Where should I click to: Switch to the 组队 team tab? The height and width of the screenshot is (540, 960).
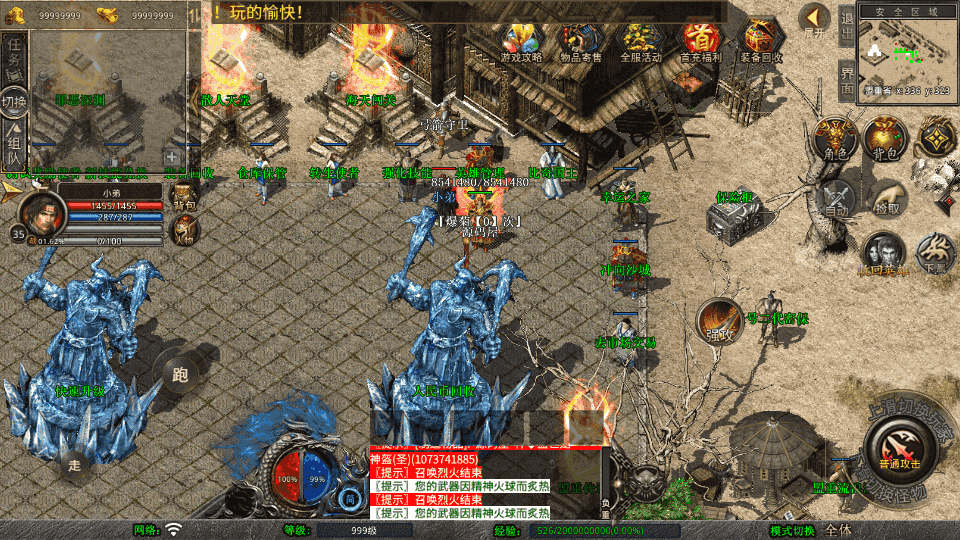(x=15, y=143)
